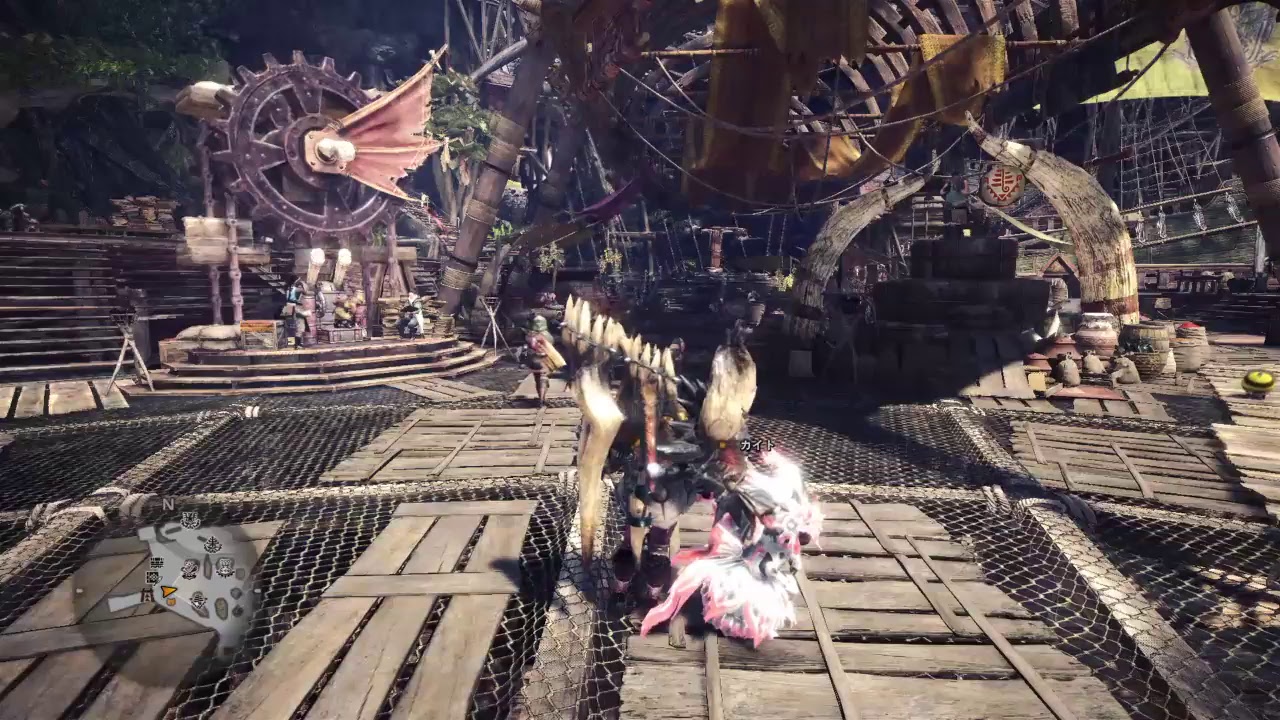The width and height of the screenshot is (1280, 720).
Task: Click the bridge symbol on the minimap's left edge
Action: tap(148, 595)
